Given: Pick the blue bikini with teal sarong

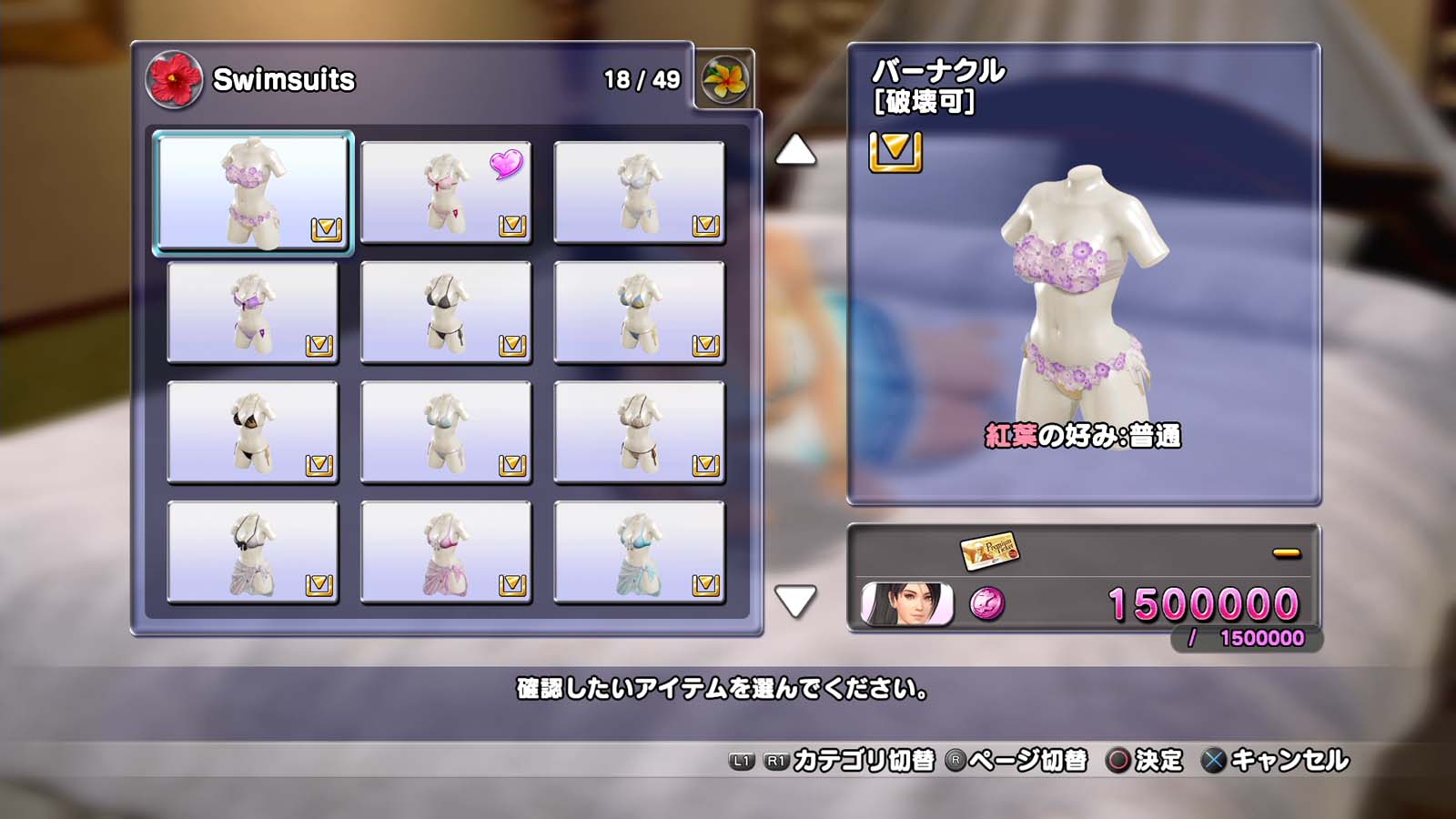Looking at the screenshot, I should click(639, 552).
